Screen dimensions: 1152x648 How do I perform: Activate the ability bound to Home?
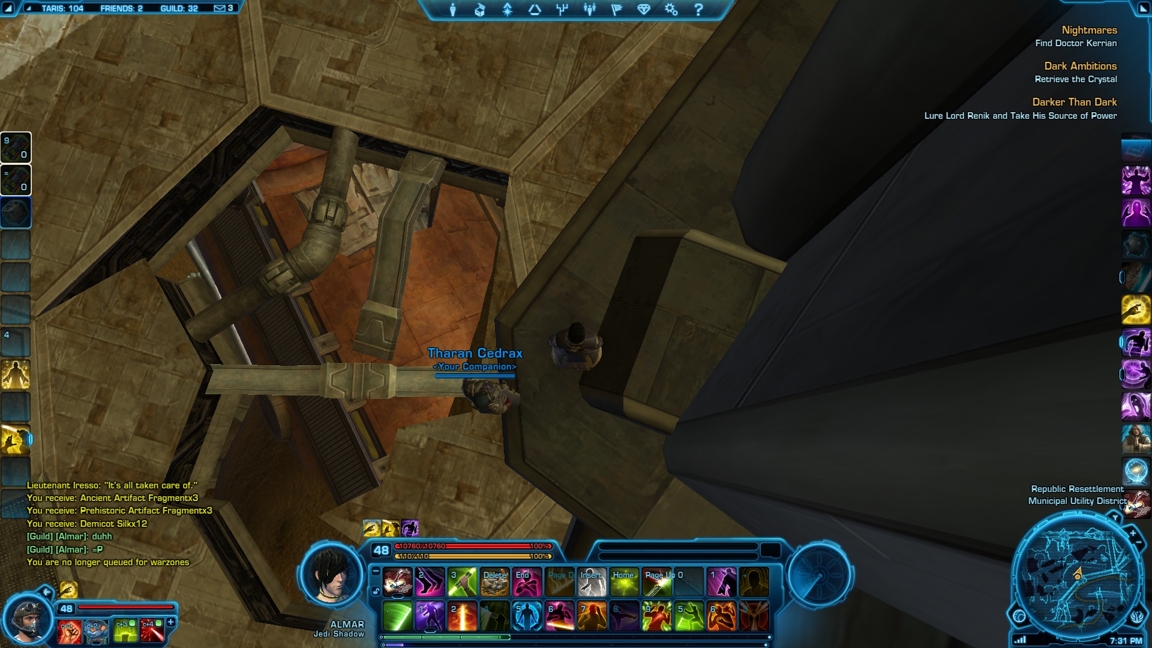point(624,582)
